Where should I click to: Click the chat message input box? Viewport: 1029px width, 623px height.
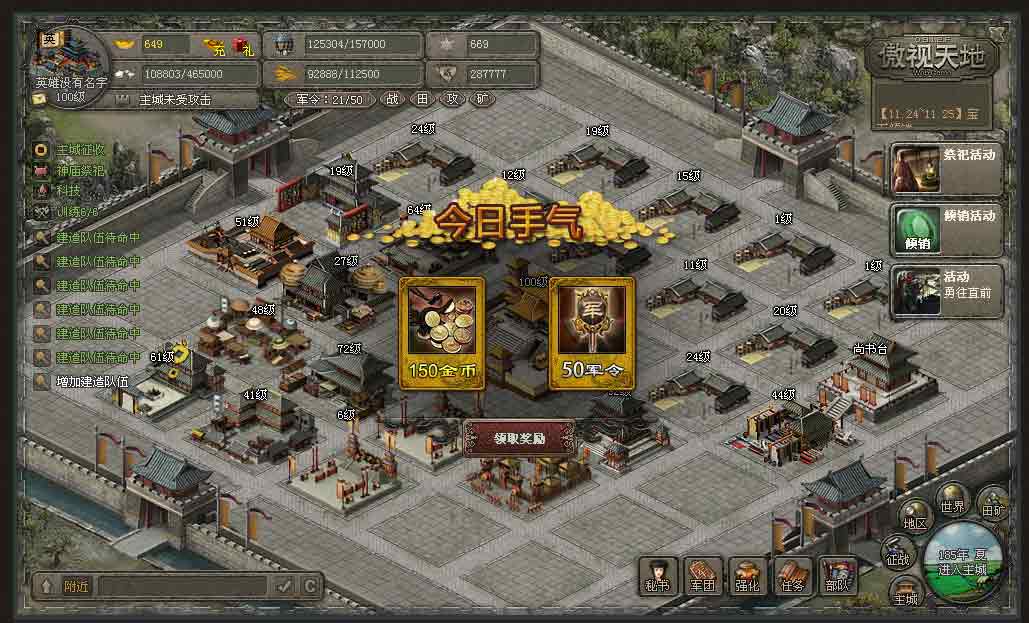[x=182, y=586]
